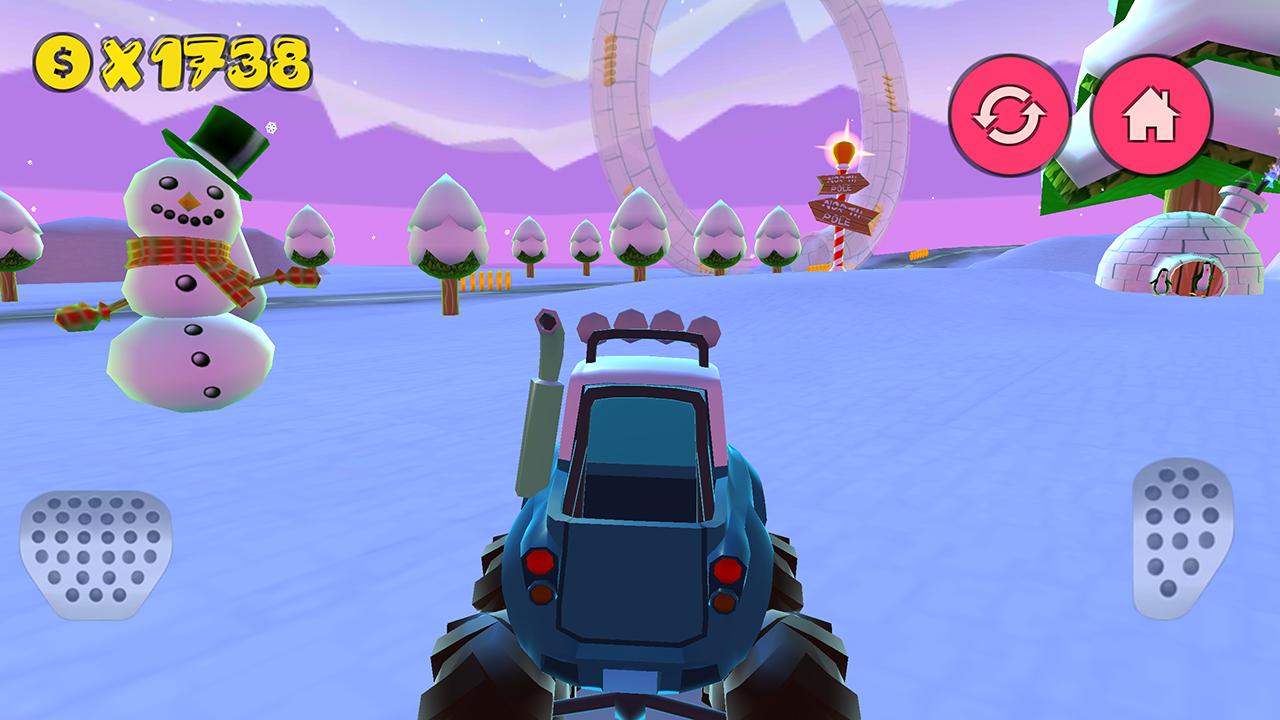The height and width of the screenshot is (720, 1280).
Task: Tap the restart/replay icon
Action: pos(1010,111)
